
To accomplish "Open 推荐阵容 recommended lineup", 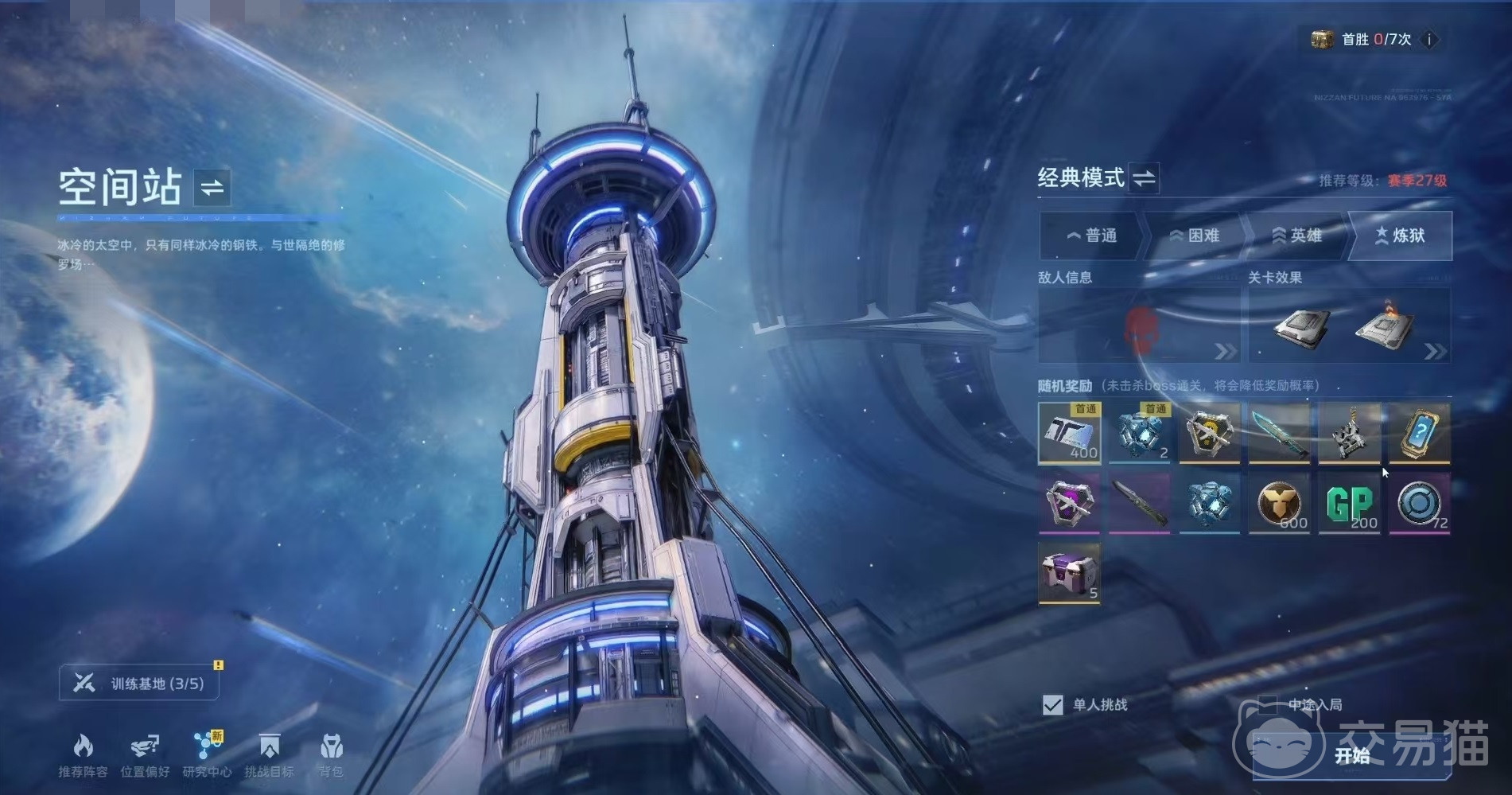I will (x=83, y=755).
